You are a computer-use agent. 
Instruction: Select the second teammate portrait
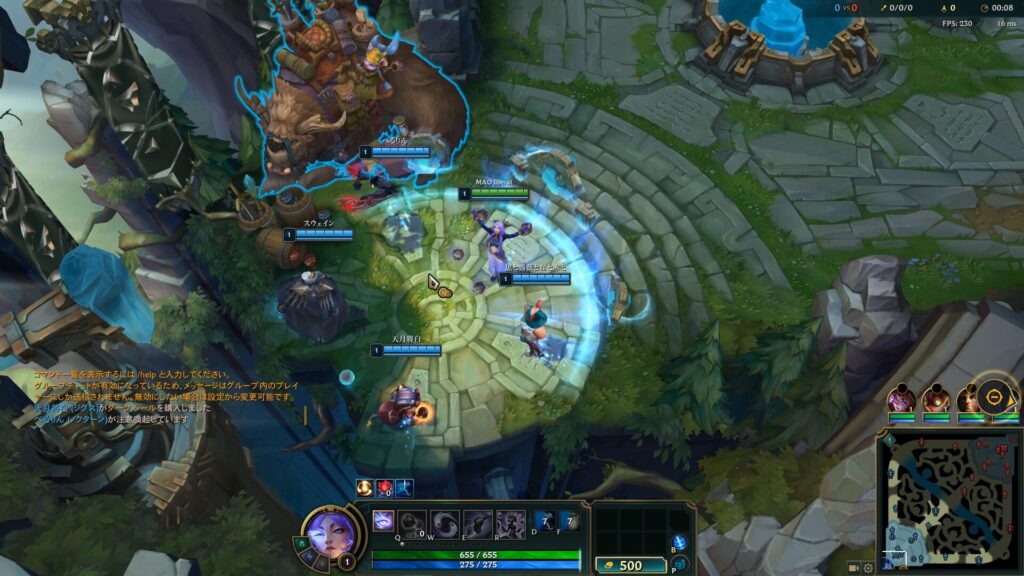click(936, 400)
